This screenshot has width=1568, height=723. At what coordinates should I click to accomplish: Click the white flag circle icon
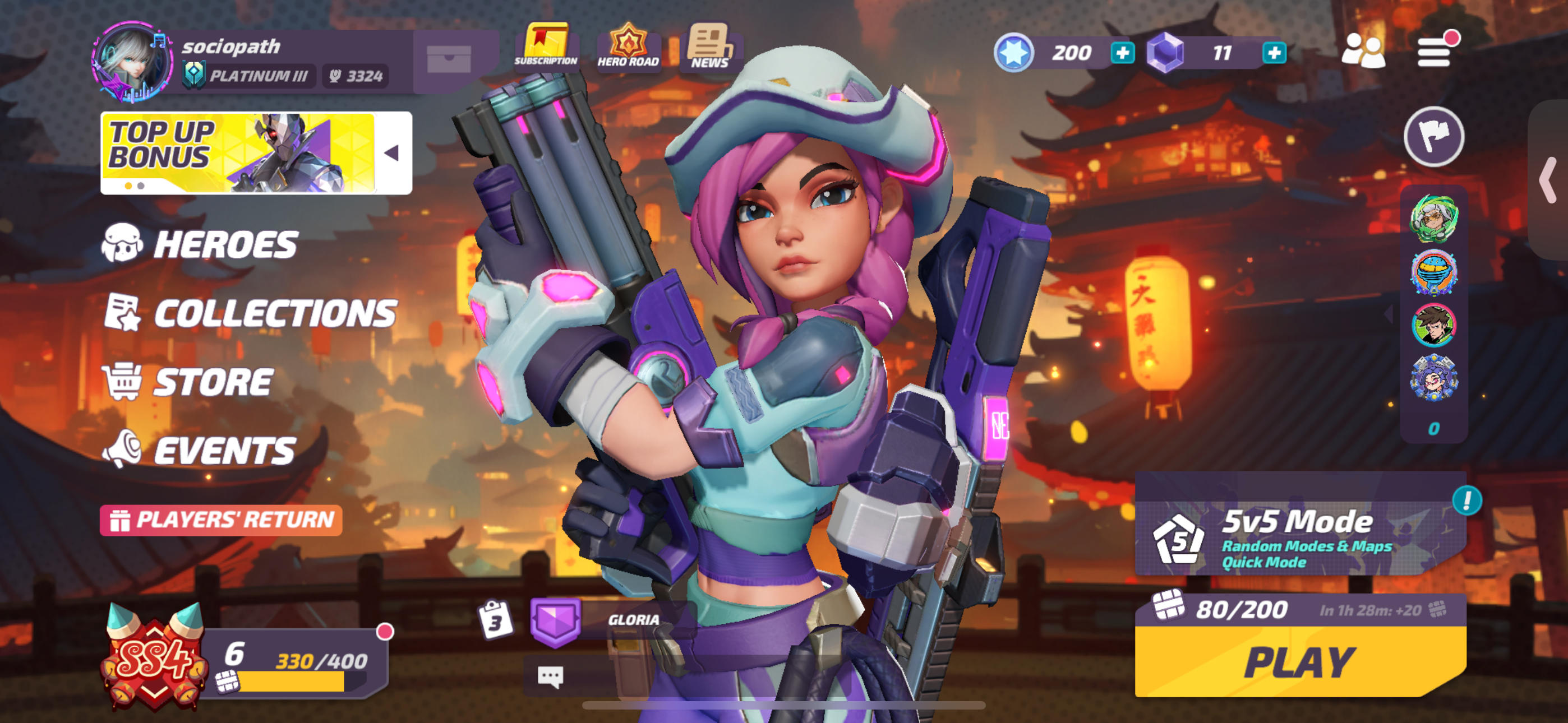point(1433,136)
